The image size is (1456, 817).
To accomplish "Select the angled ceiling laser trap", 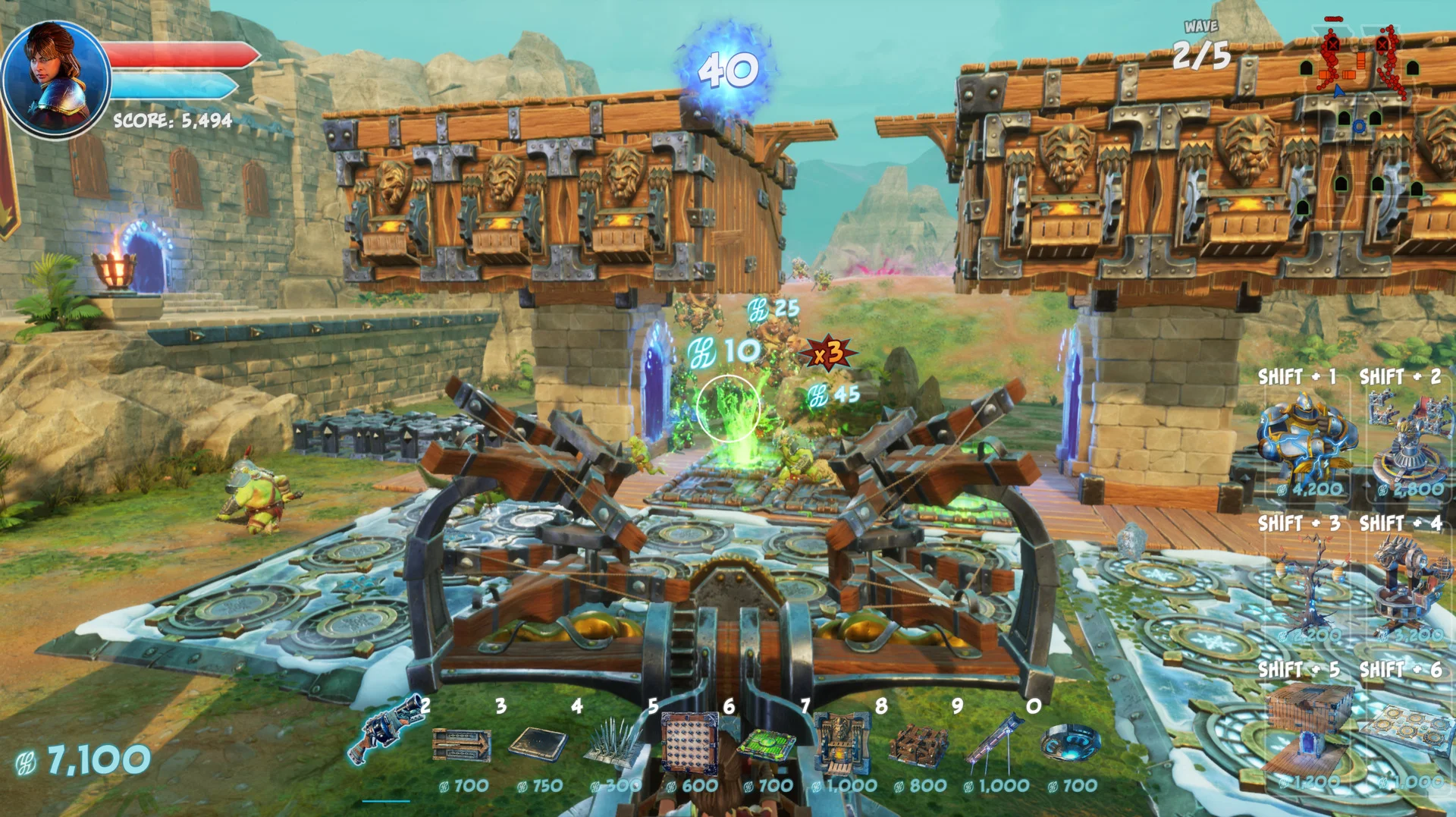I will 994,740.
